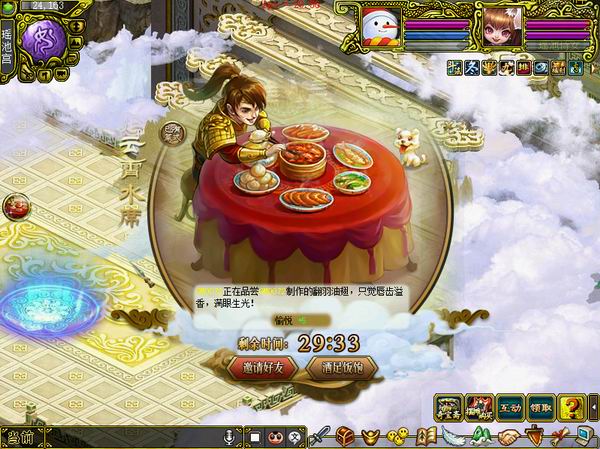Open the gold ingot icon in toolbar
The height and width of the screenshot is (449, 600).
point(369,437)
